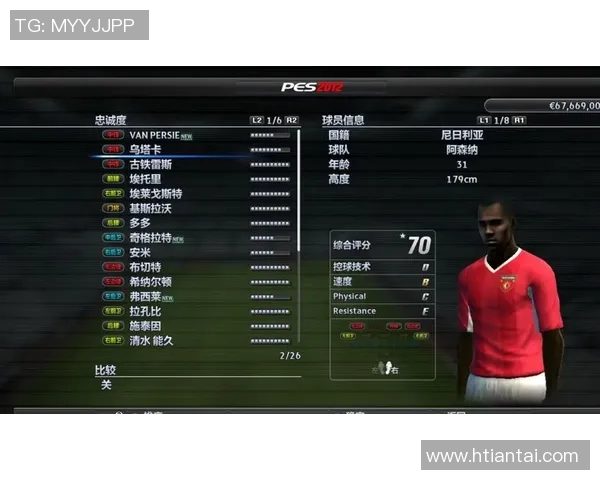Select player 古铁雷斯 from the list
The image size is (600, 480).
point(150,164)
